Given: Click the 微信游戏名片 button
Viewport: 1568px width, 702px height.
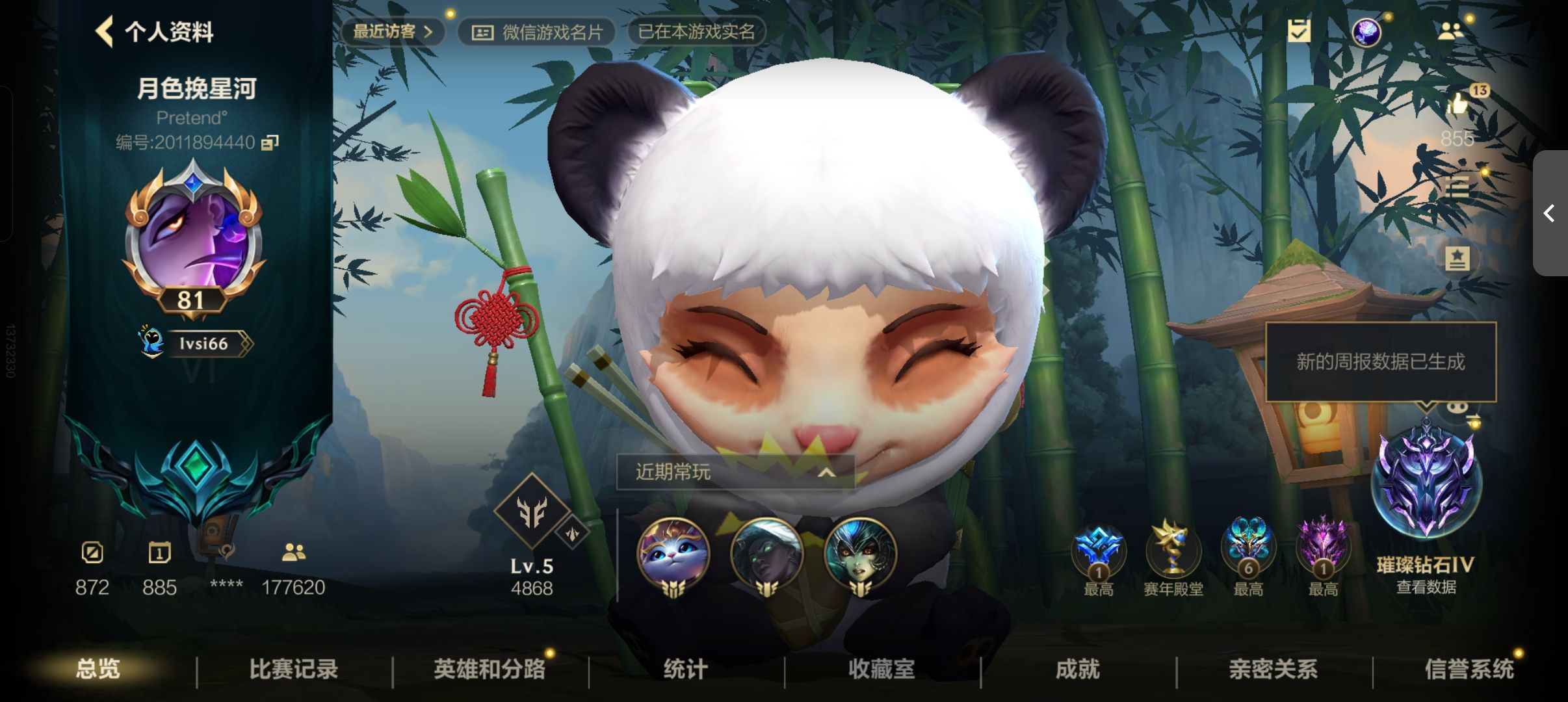Looking at the screenshot, I should point(540,31).
